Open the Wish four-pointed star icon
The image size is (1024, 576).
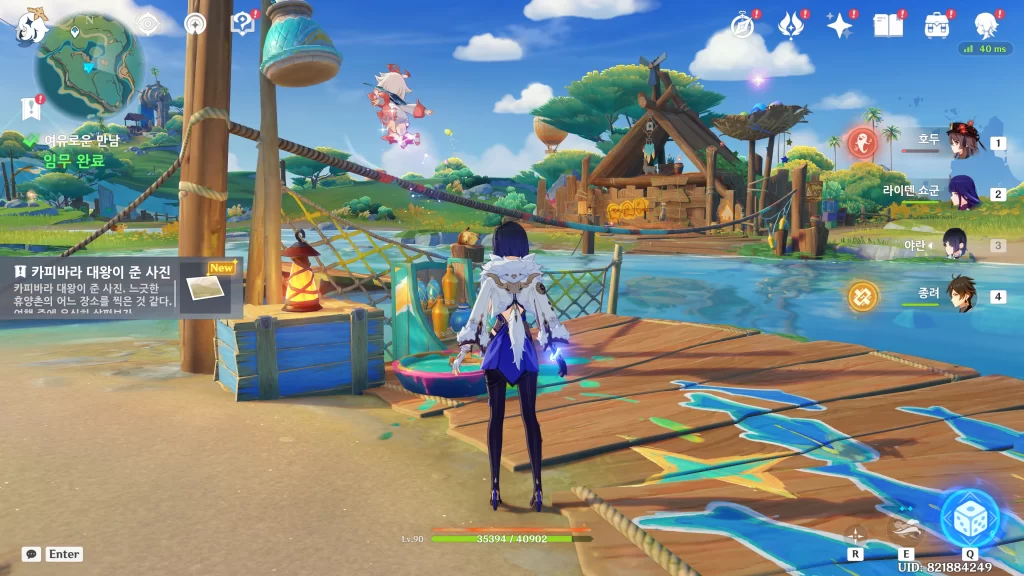(839, 26)
